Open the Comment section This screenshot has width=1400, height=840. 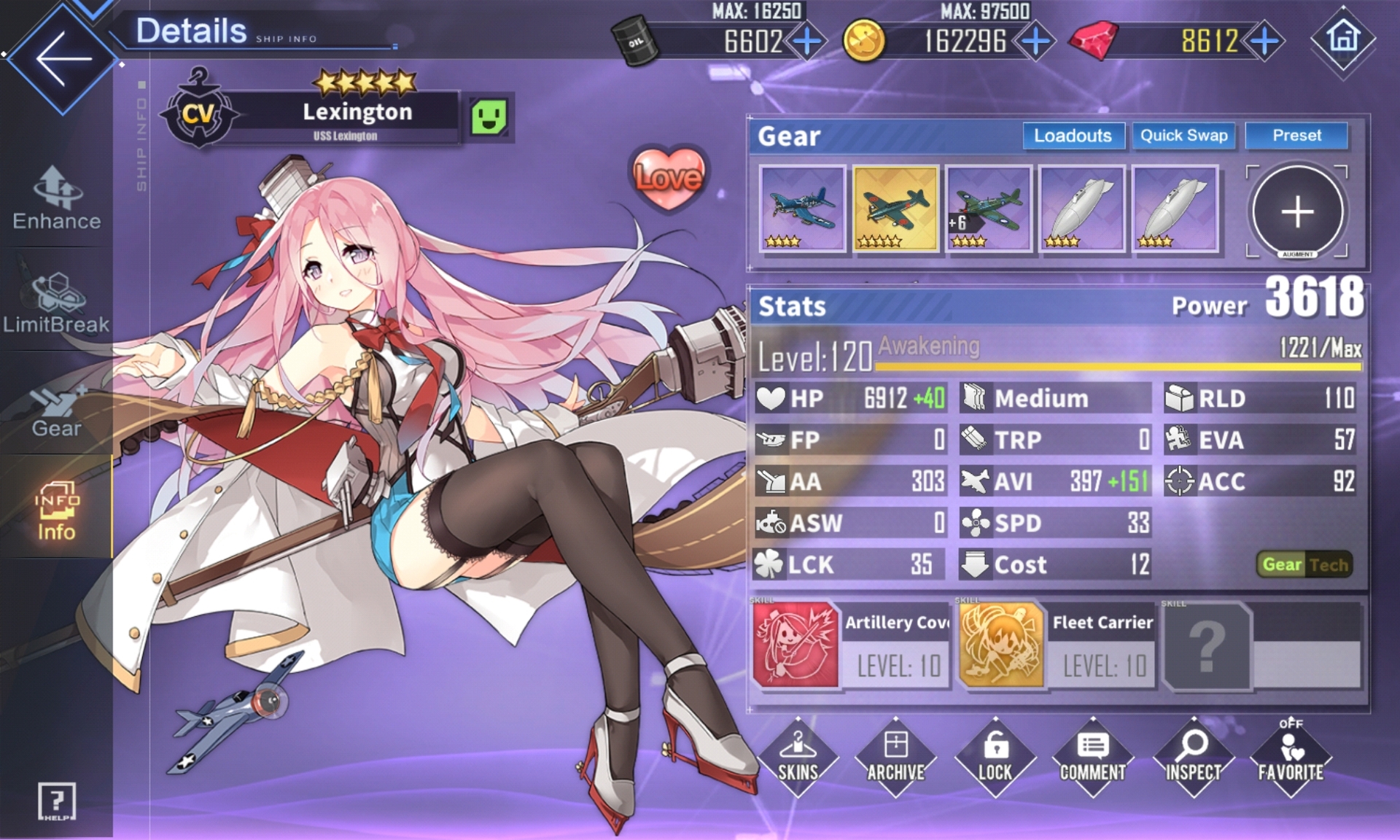1092,758
